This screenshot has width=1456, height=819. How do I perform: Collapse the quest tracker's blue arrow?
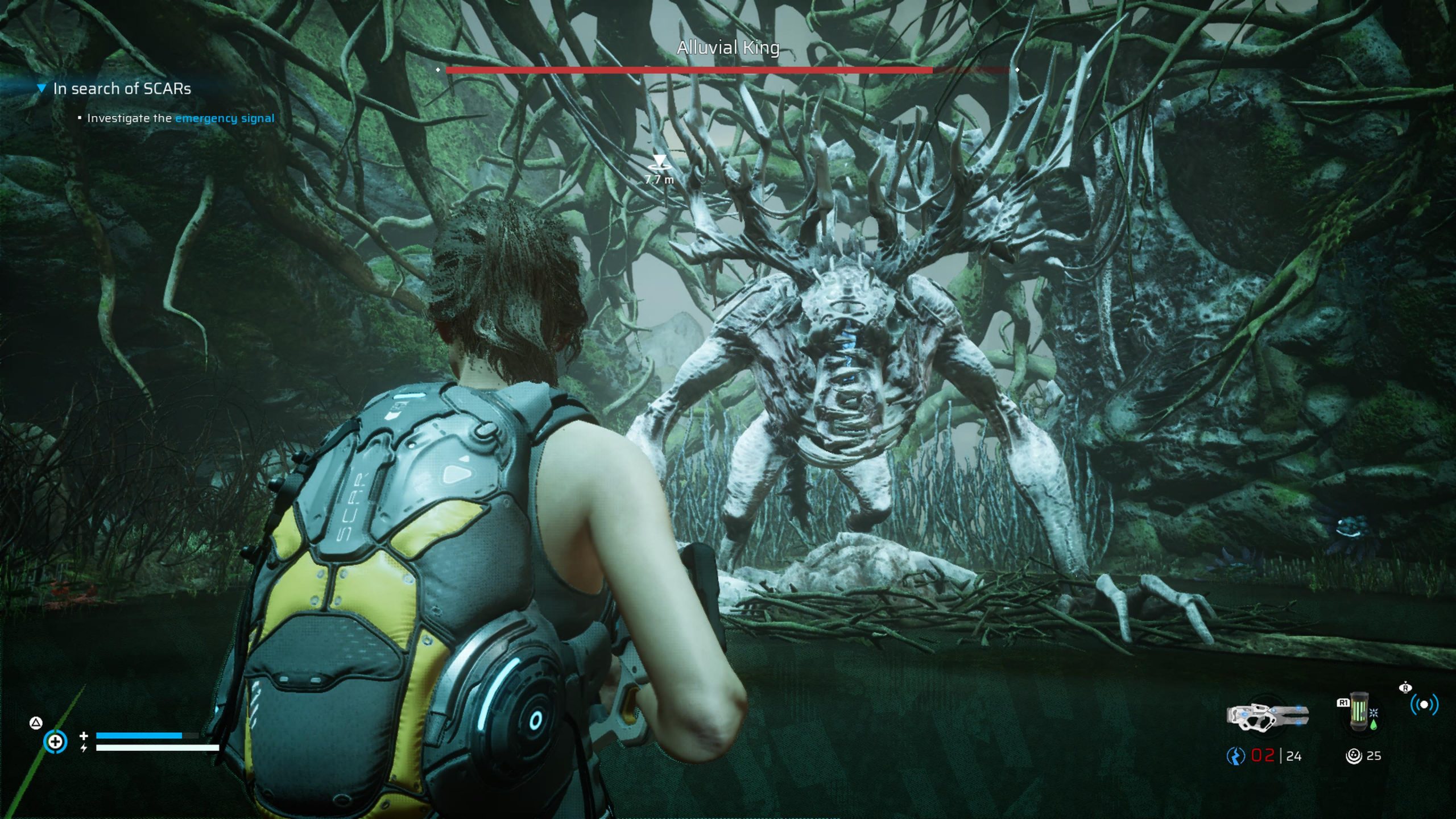click(x=41, y=89)
